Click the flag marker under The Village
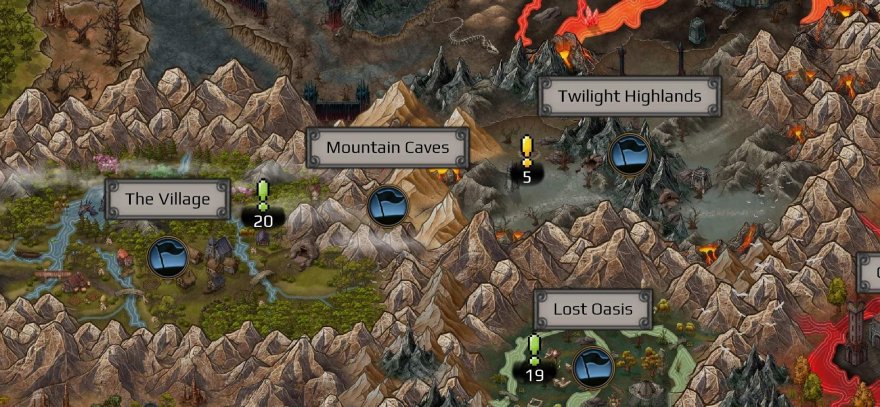The image size is (880, 407). click(x=168, y=256)
